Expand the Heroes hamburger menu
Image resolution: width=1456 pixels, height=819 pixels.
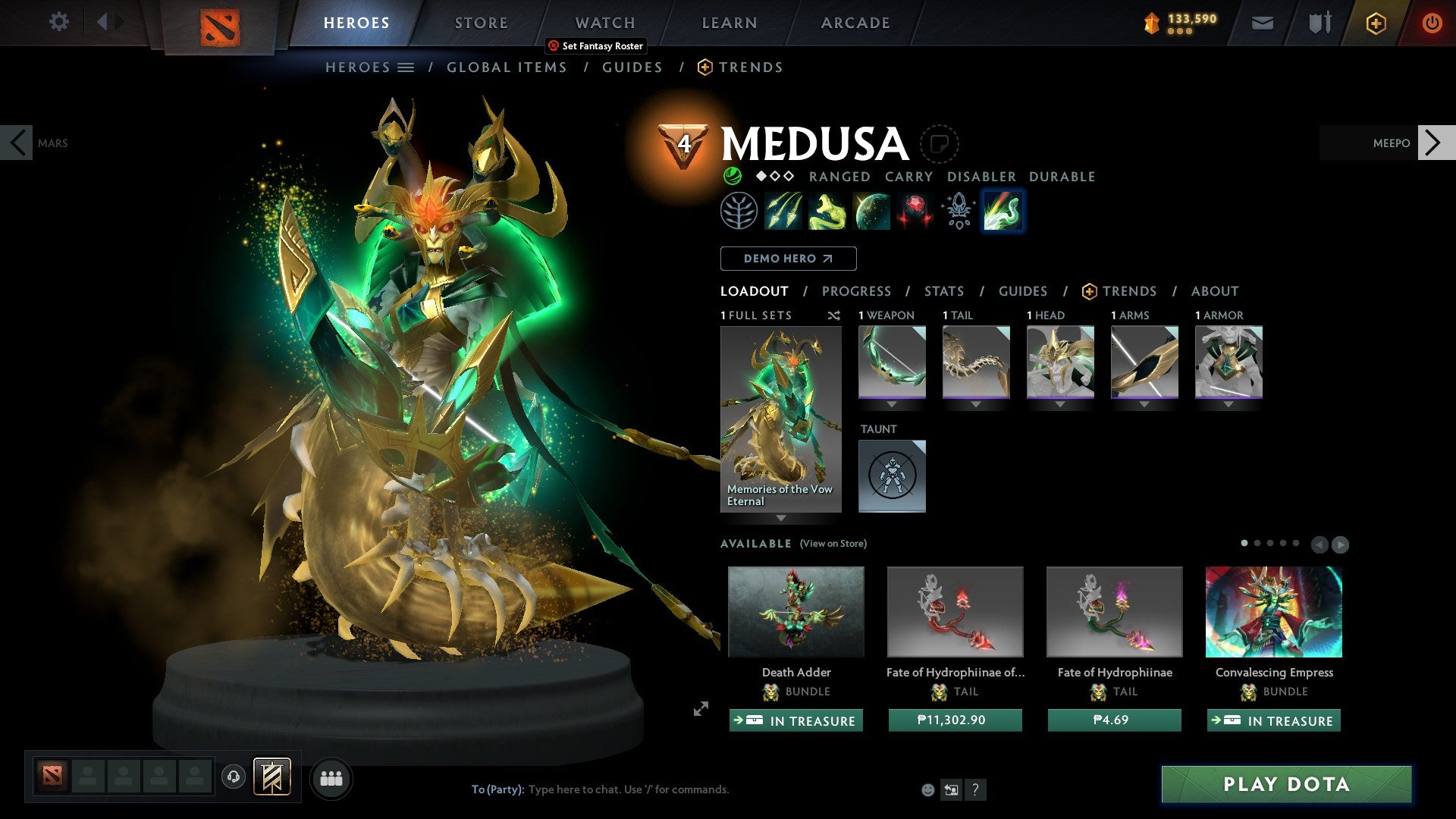[x=406, y=67]
